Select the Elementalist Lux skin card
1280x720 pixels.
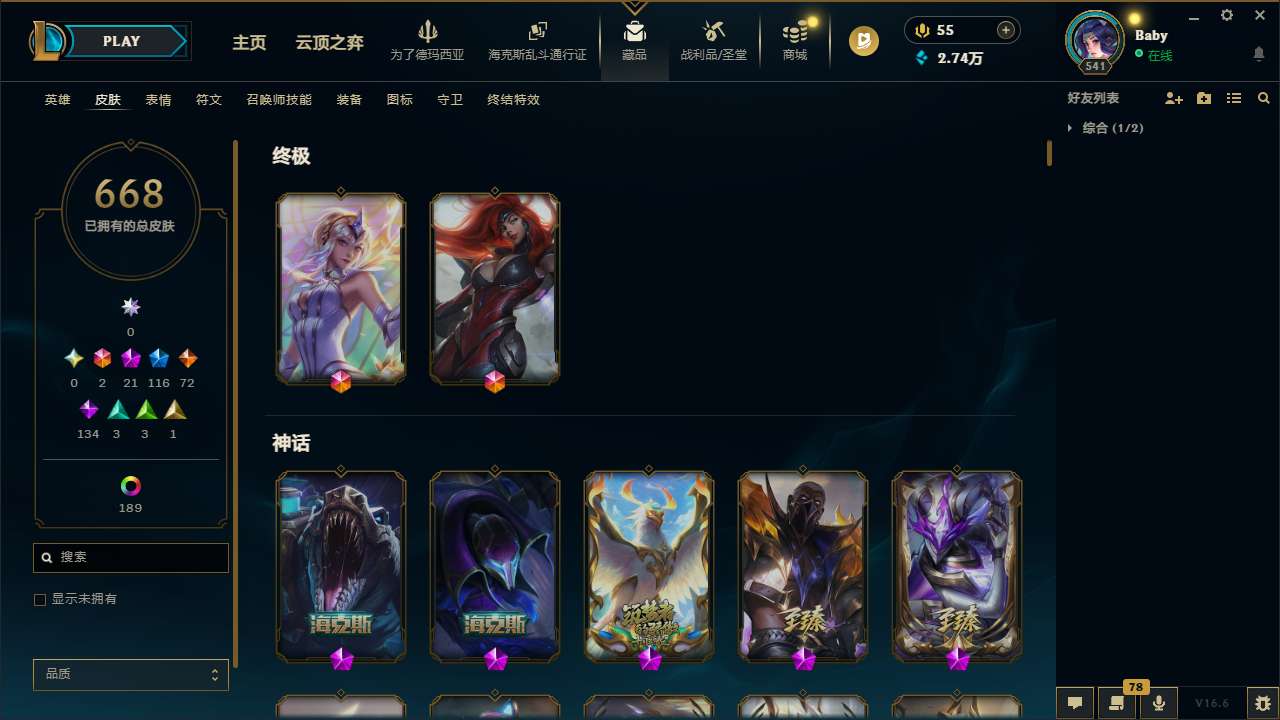tap(341, 288)
